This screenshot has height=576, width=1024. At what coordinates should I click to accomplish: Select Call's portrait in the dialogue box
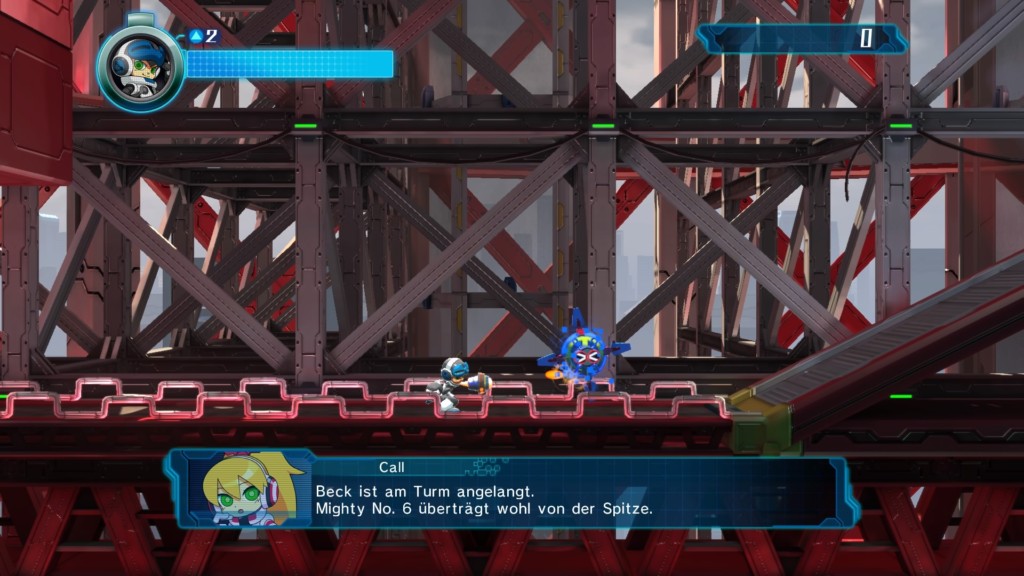pyautogui.click(x=242, y=489)
